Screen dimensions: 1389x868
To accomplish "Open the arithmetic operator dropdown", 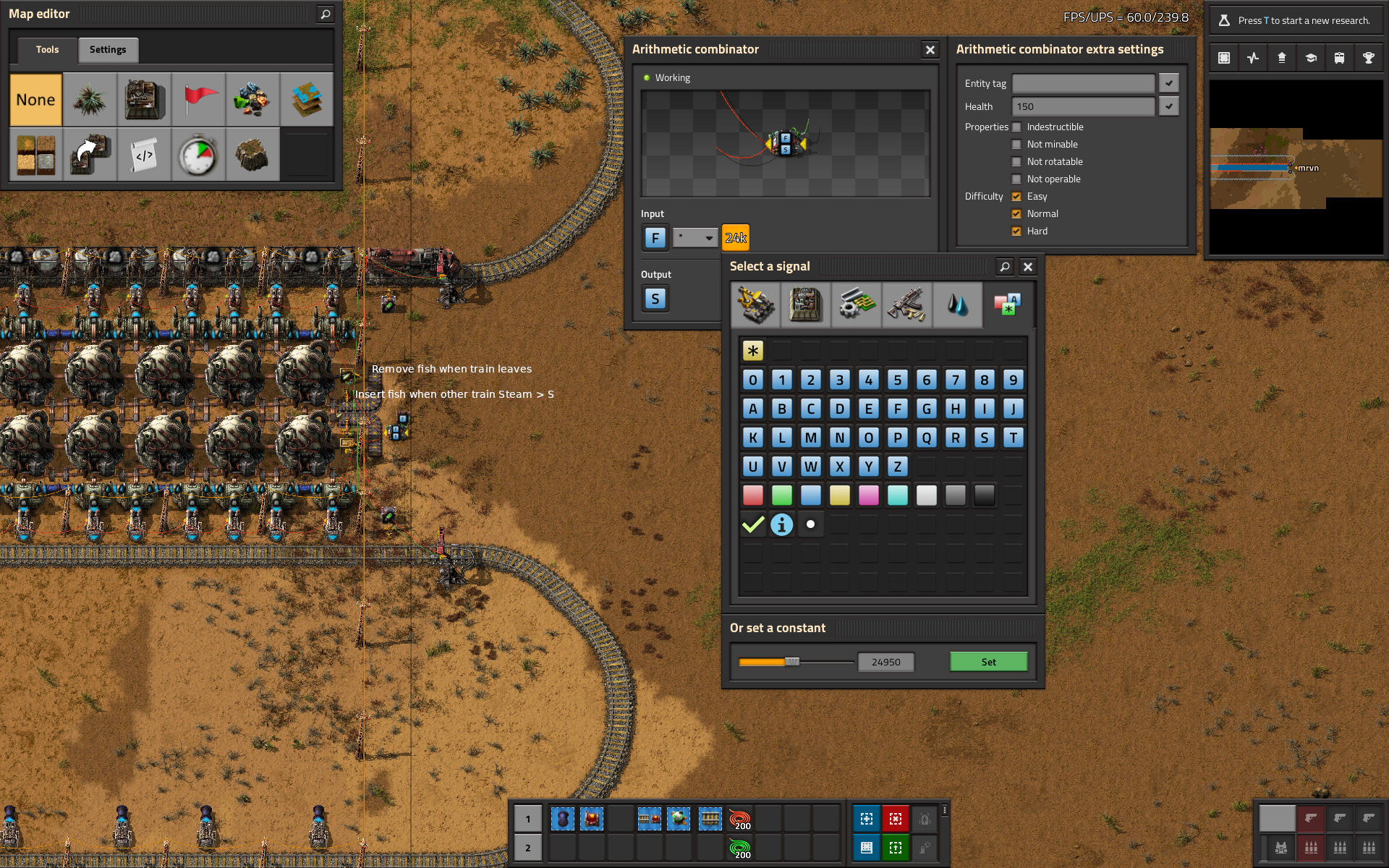I will pyautogui.click(x=695, y=238).
